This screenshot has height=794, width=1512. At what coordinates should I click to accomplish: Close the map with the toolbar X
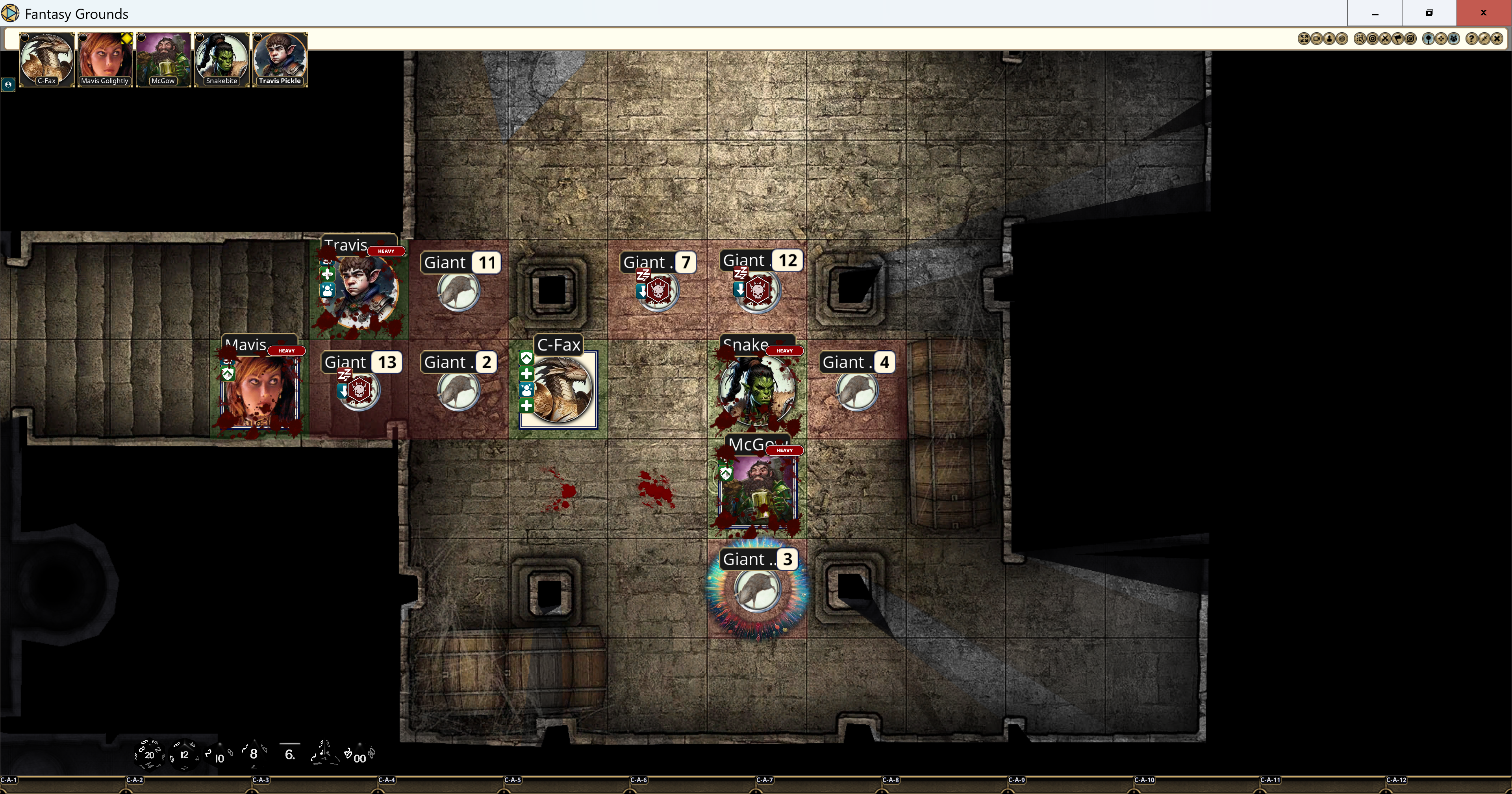pyautogui.click(x=1497, y=39)
